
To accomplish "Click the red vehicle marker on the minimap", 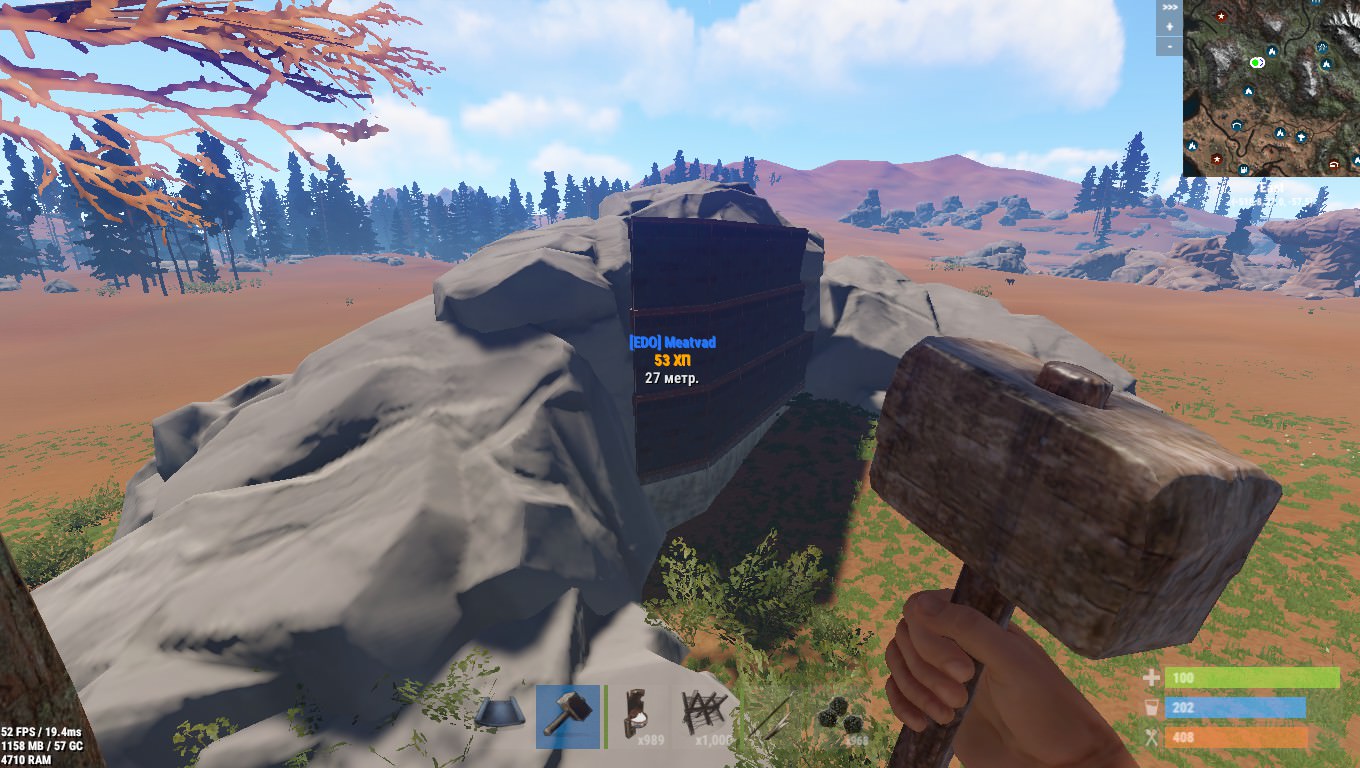I will pyautogui.click(x=1333, y=165).
